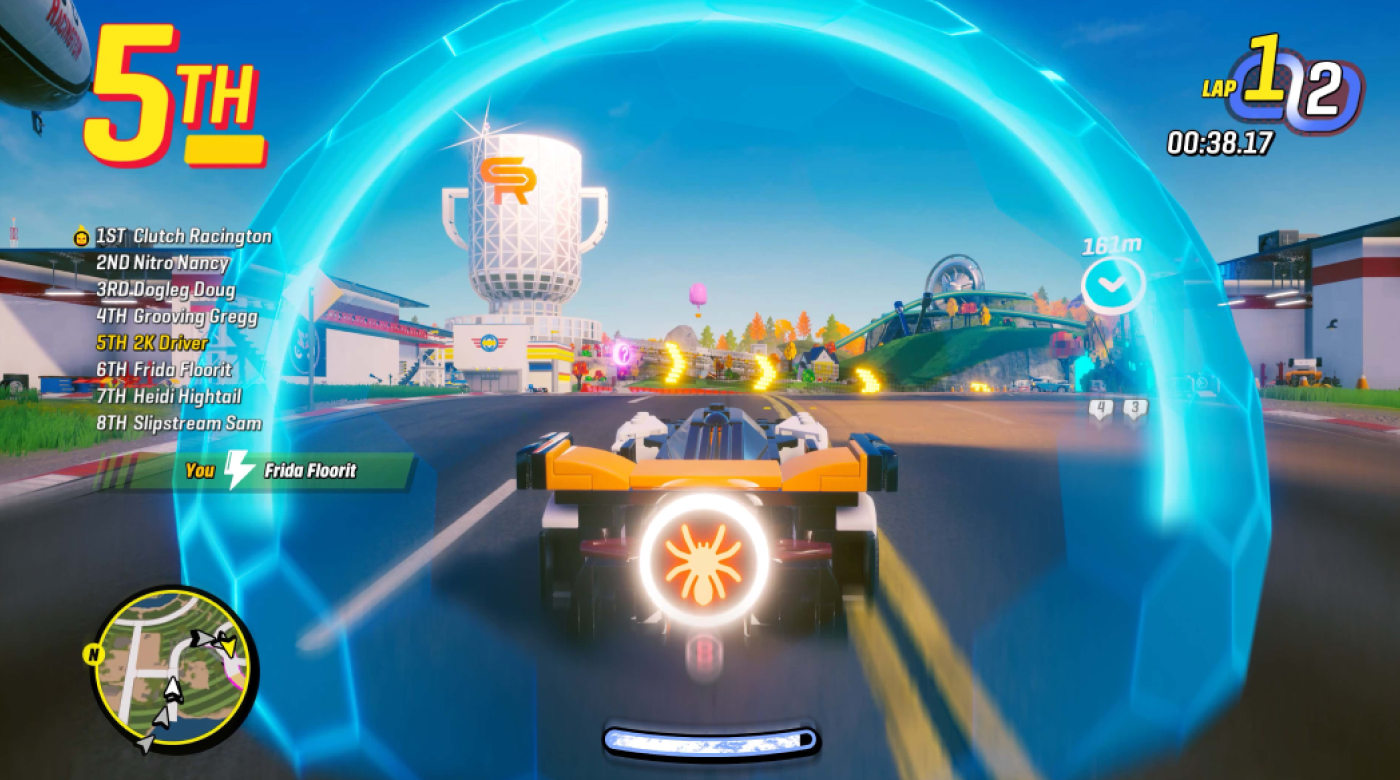Viewport: 1400px width, 780px height.
Task: Select Heidi Hightail's leaderboard entry
Action: point(168,397)
